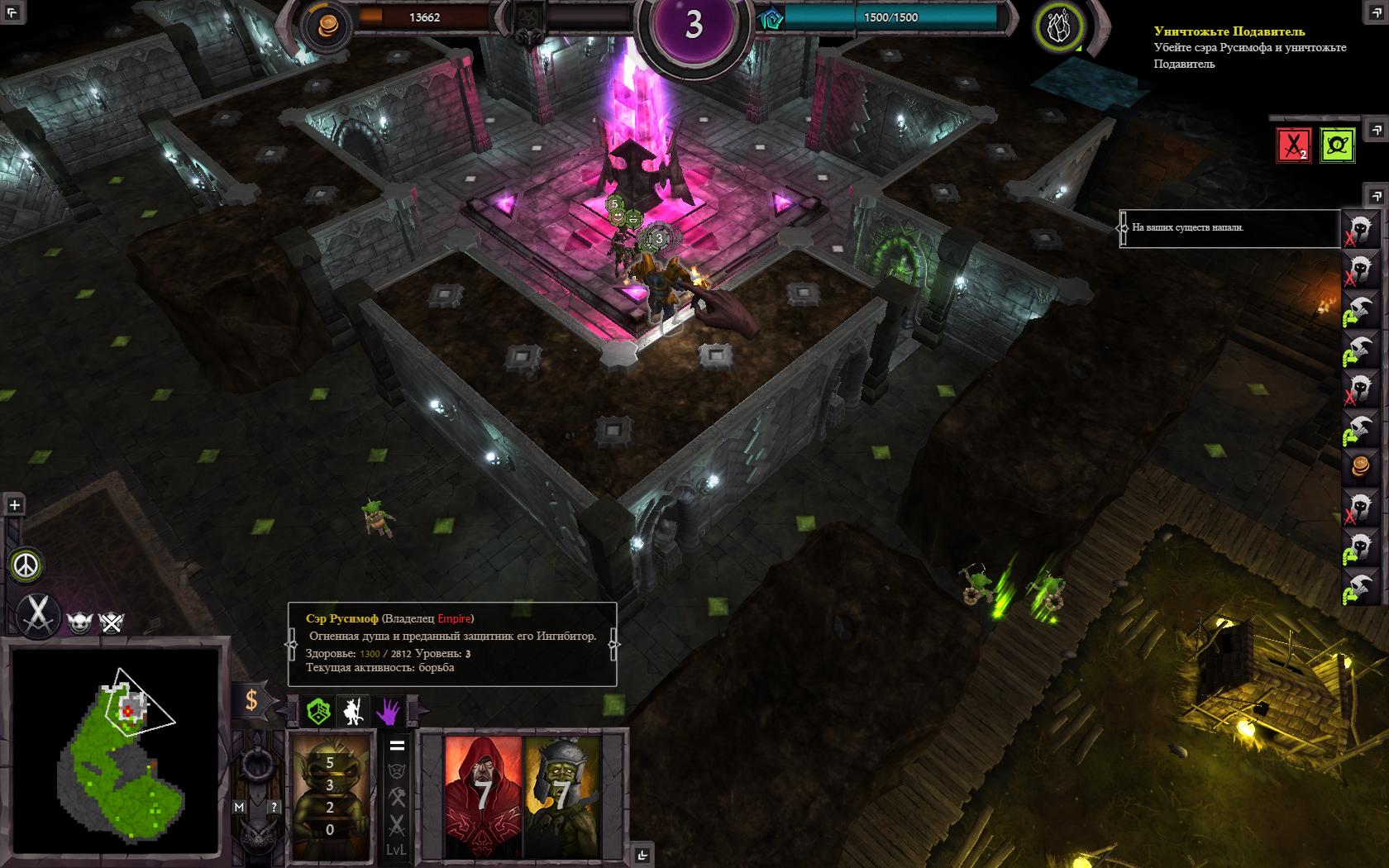
Task: Select the hooded red cultist portrait
Action: coord(484,794)
